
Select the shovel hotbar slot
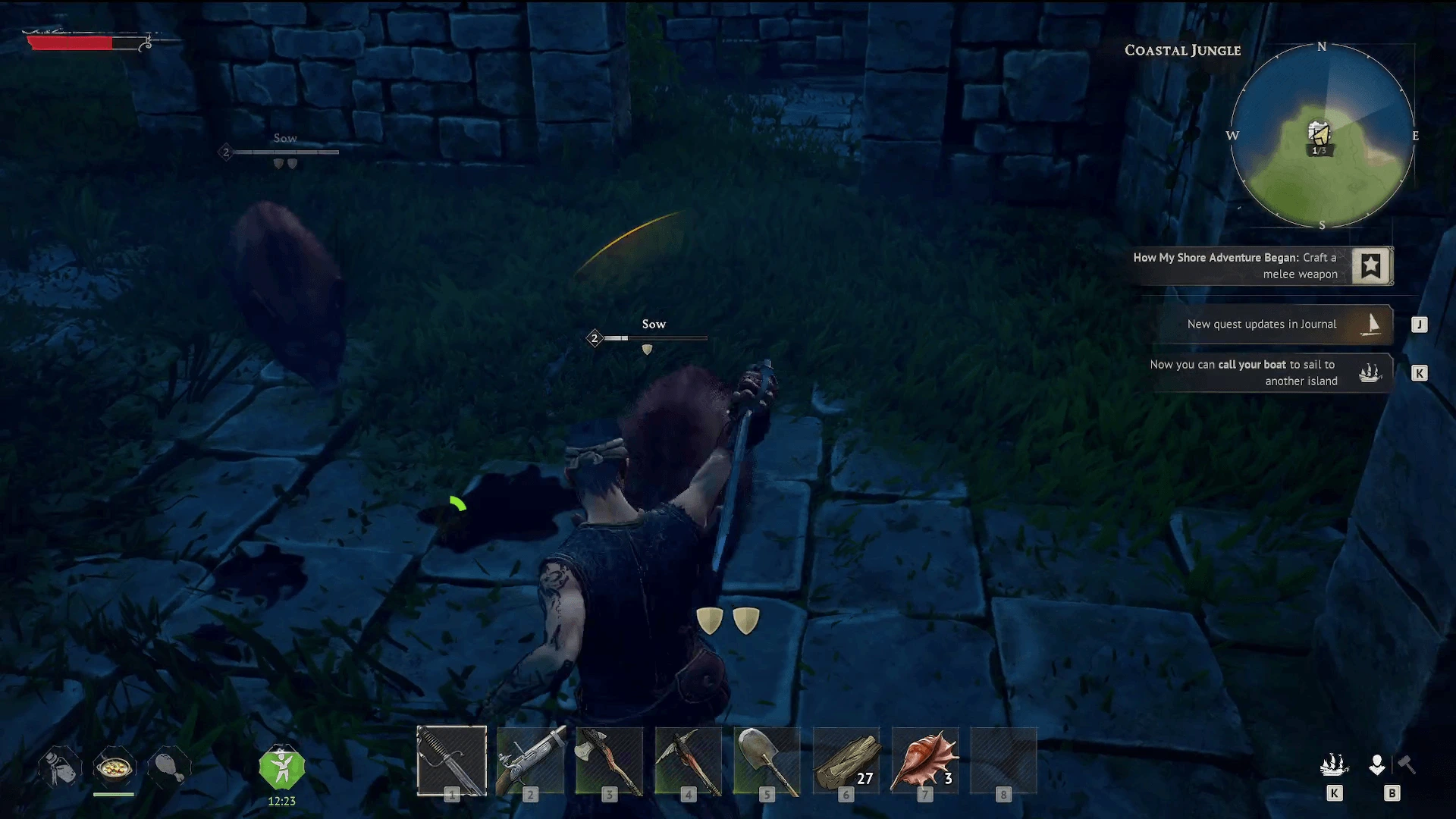[767, 761]
